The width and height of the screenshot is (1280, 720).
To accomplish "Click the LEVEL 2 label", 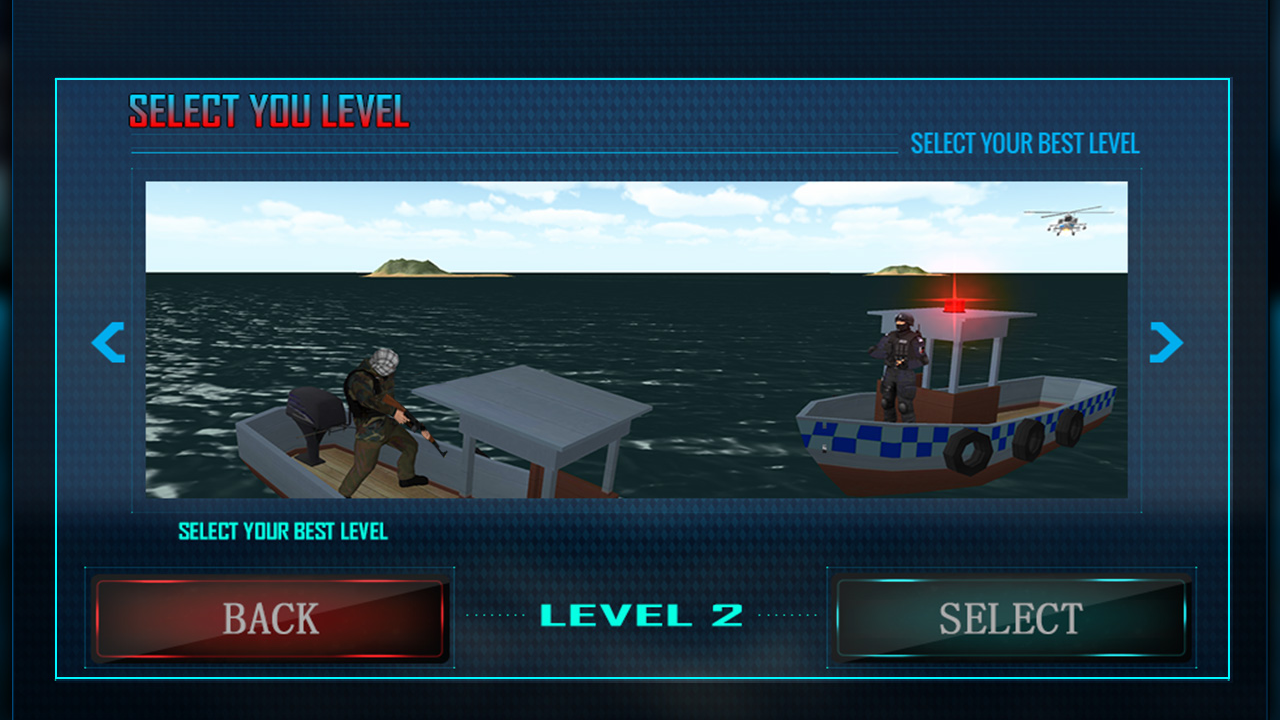I will (x=640, y=617).
